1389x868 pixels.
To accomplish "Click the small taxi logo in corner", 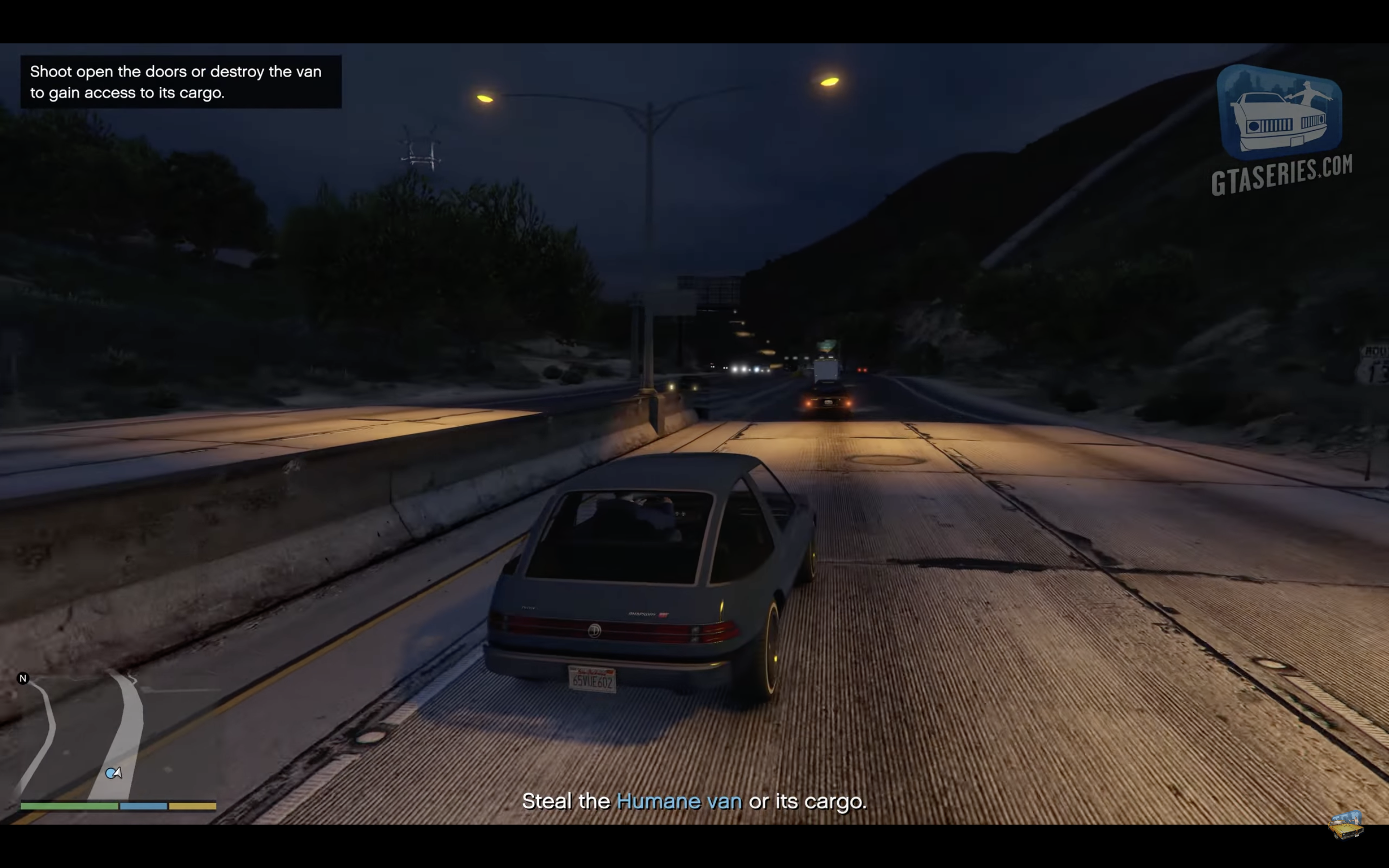I will (x=1346, y=825).
